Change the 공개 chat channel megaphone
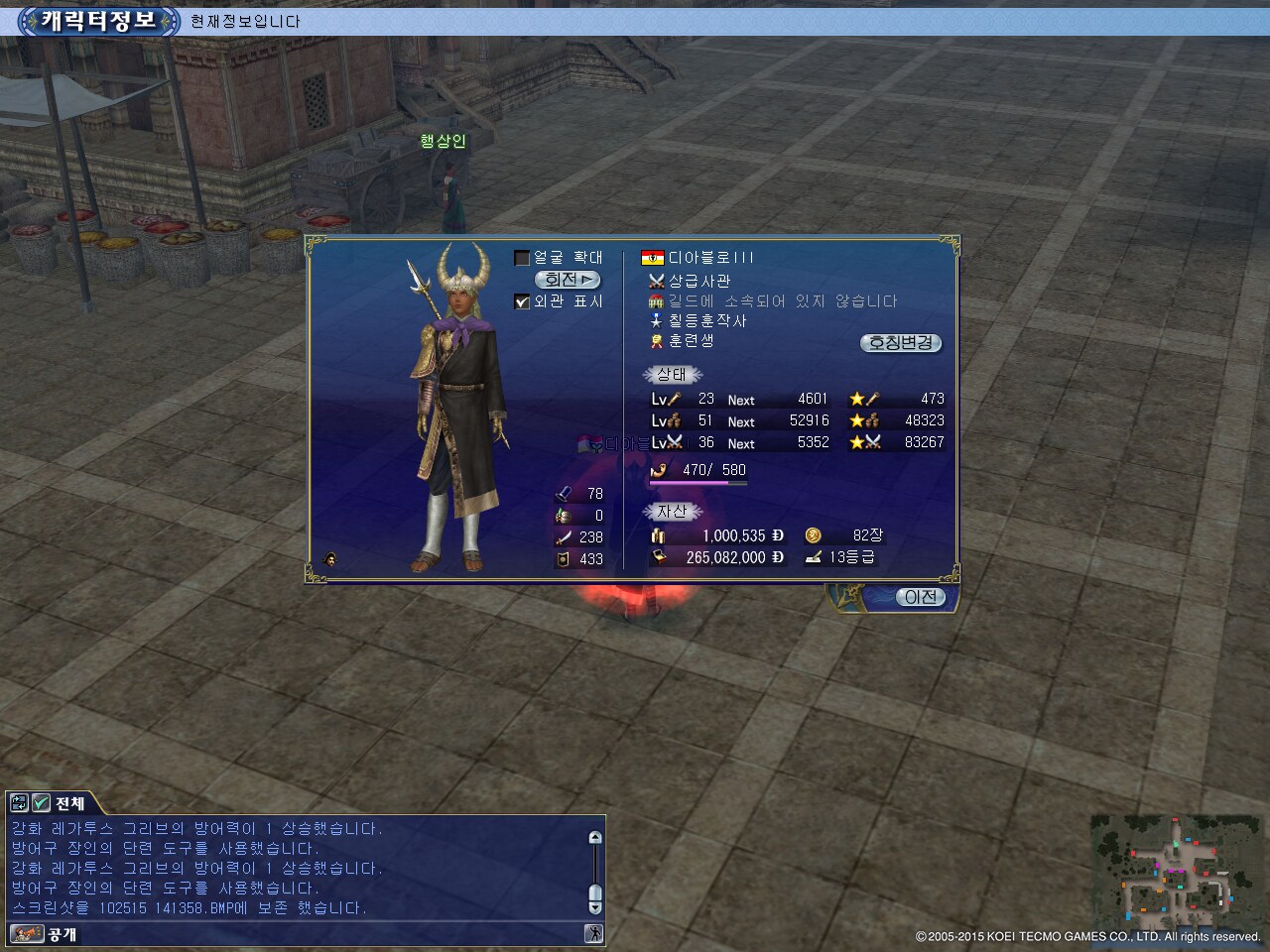Viewport: 1270px width, 952px height. (27, 934)
